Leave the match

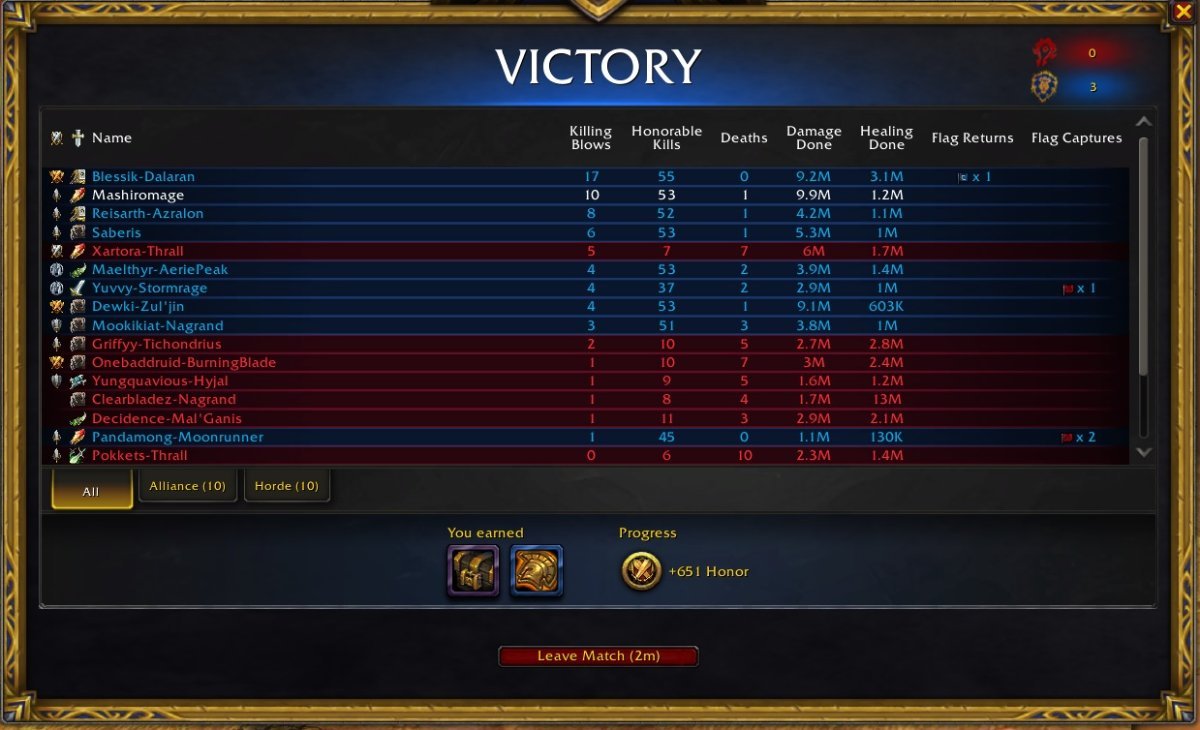[x=598, y=656]
